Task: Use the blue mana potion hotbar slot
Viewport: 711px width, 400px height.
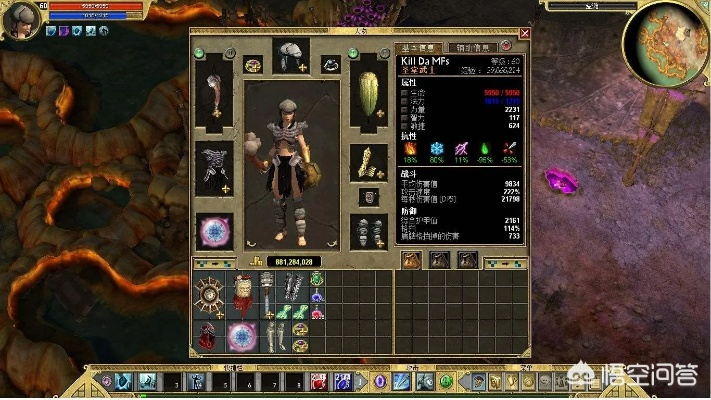Action: click(340, 381)
